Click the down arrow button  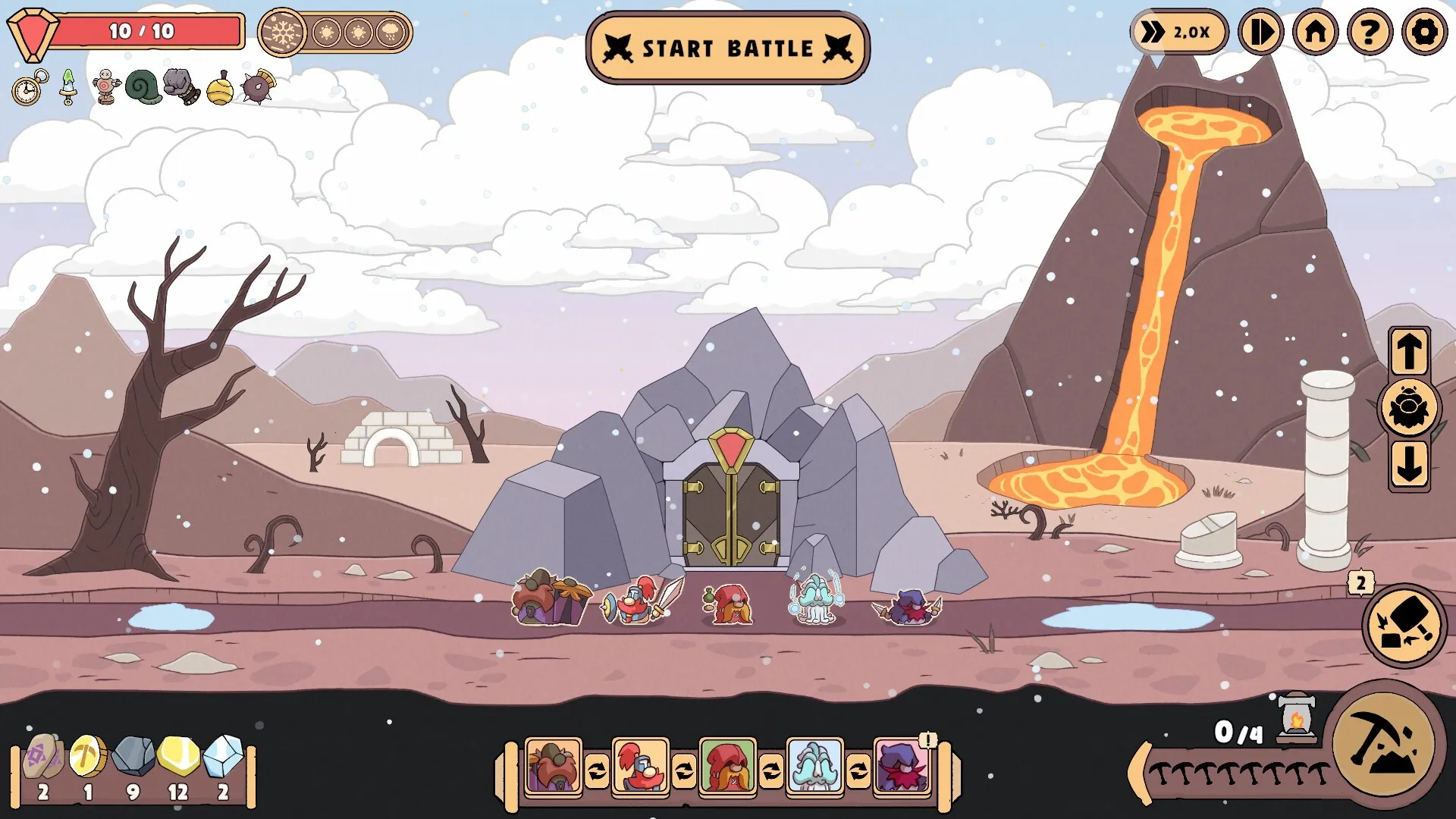[x=1409, y=464]
